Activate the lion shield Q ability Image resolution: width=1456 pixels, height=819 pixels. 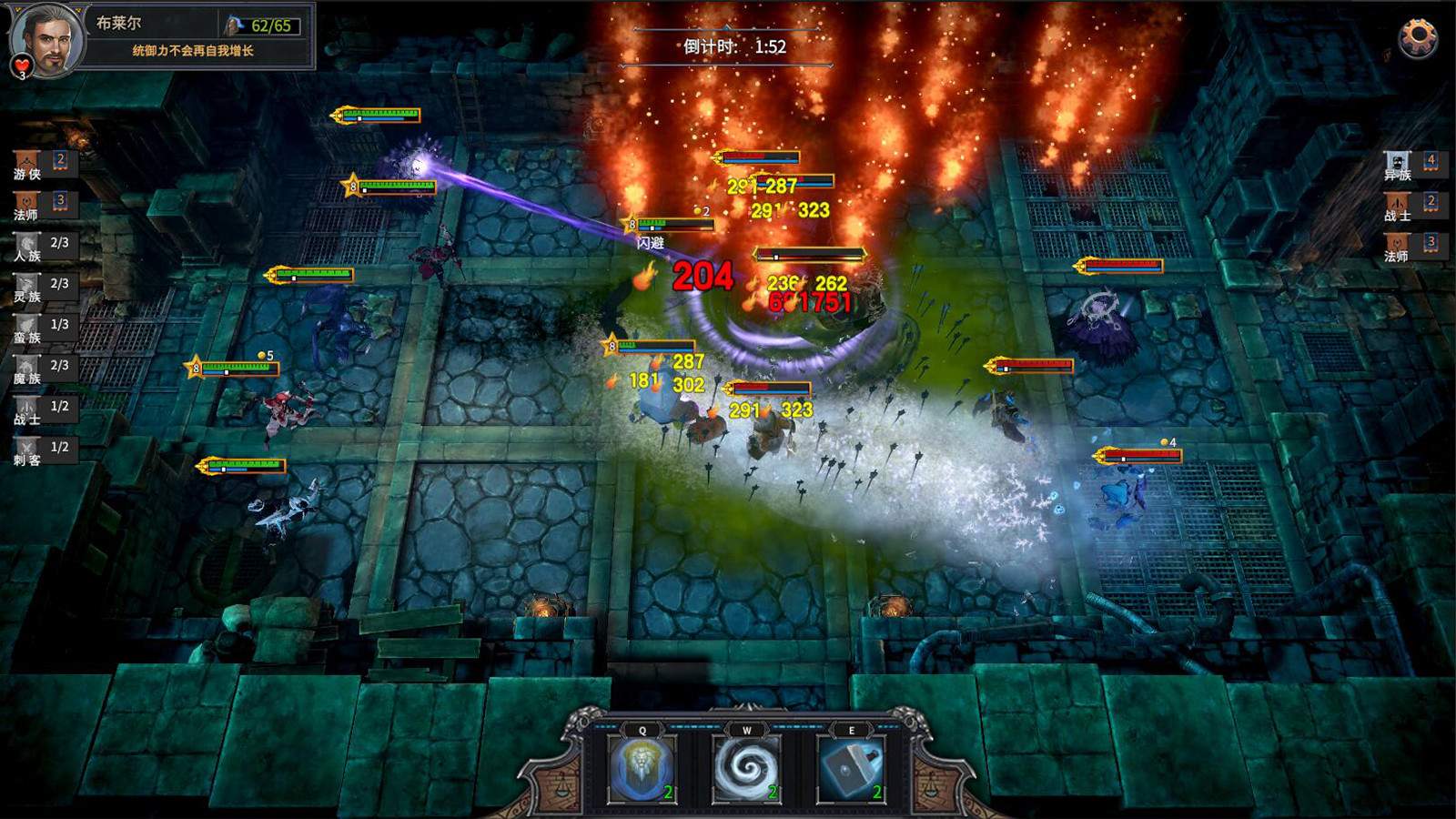point(642,769)
